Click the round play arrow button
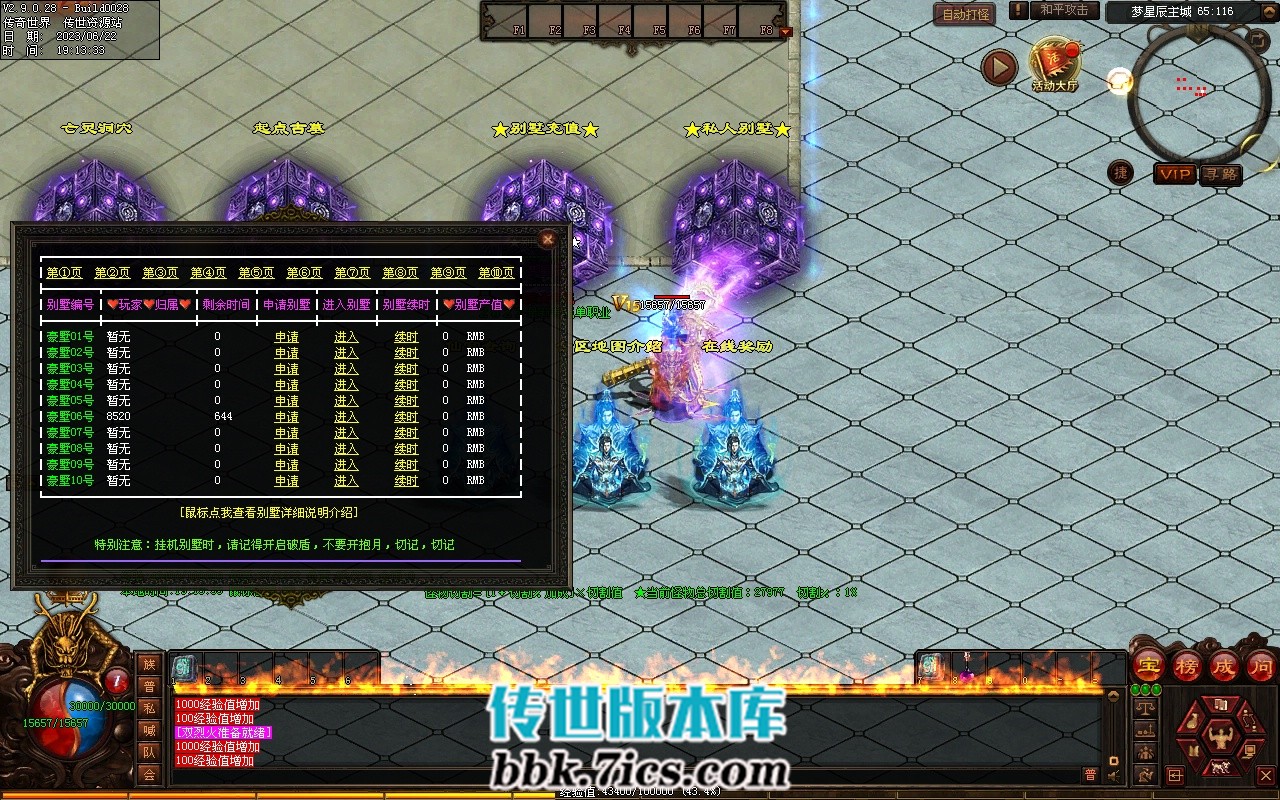 (998, 67)
